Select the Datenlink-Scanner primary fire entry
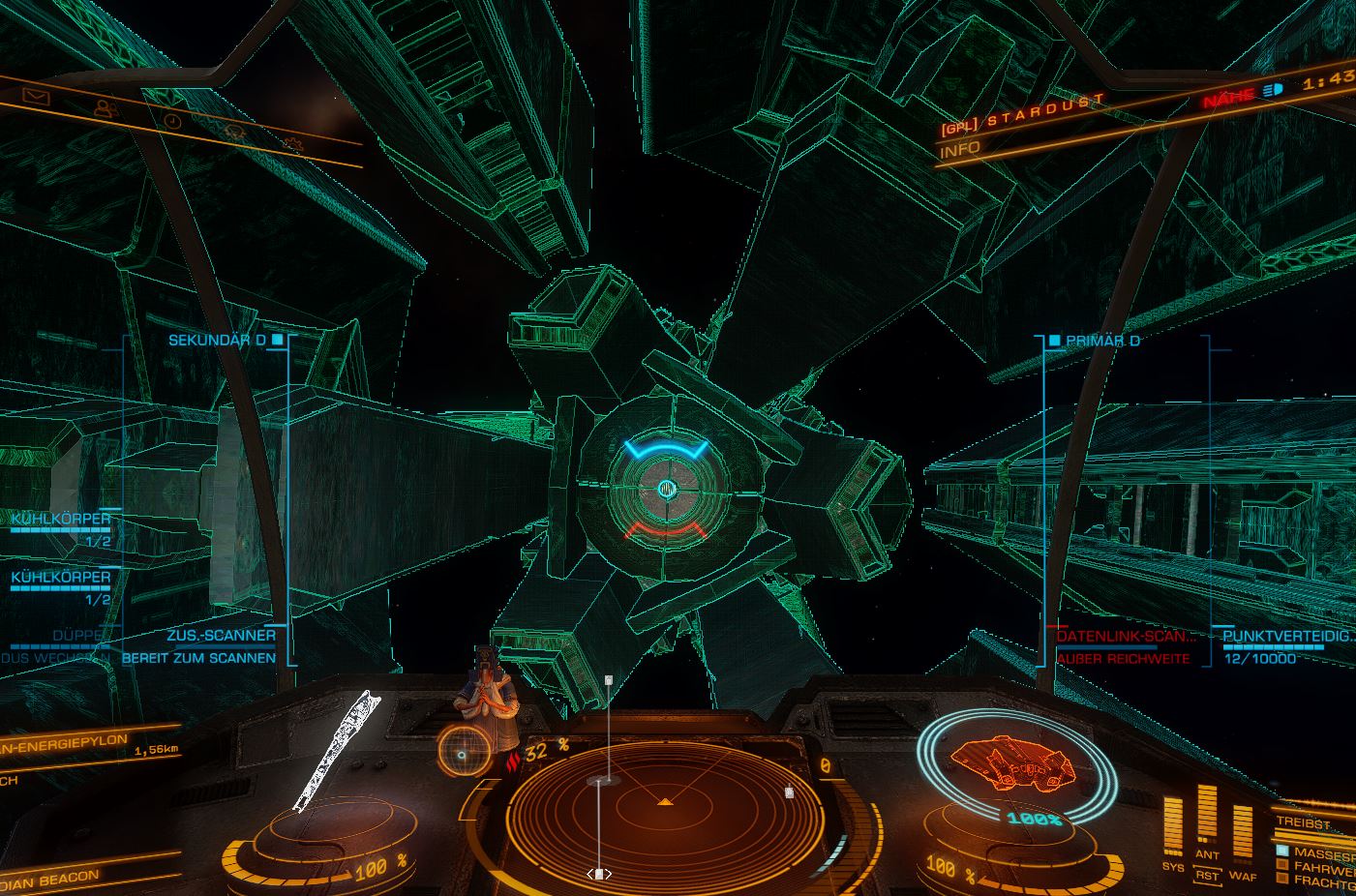The height and width of the screenshot is (896, 1356). 1126,637
